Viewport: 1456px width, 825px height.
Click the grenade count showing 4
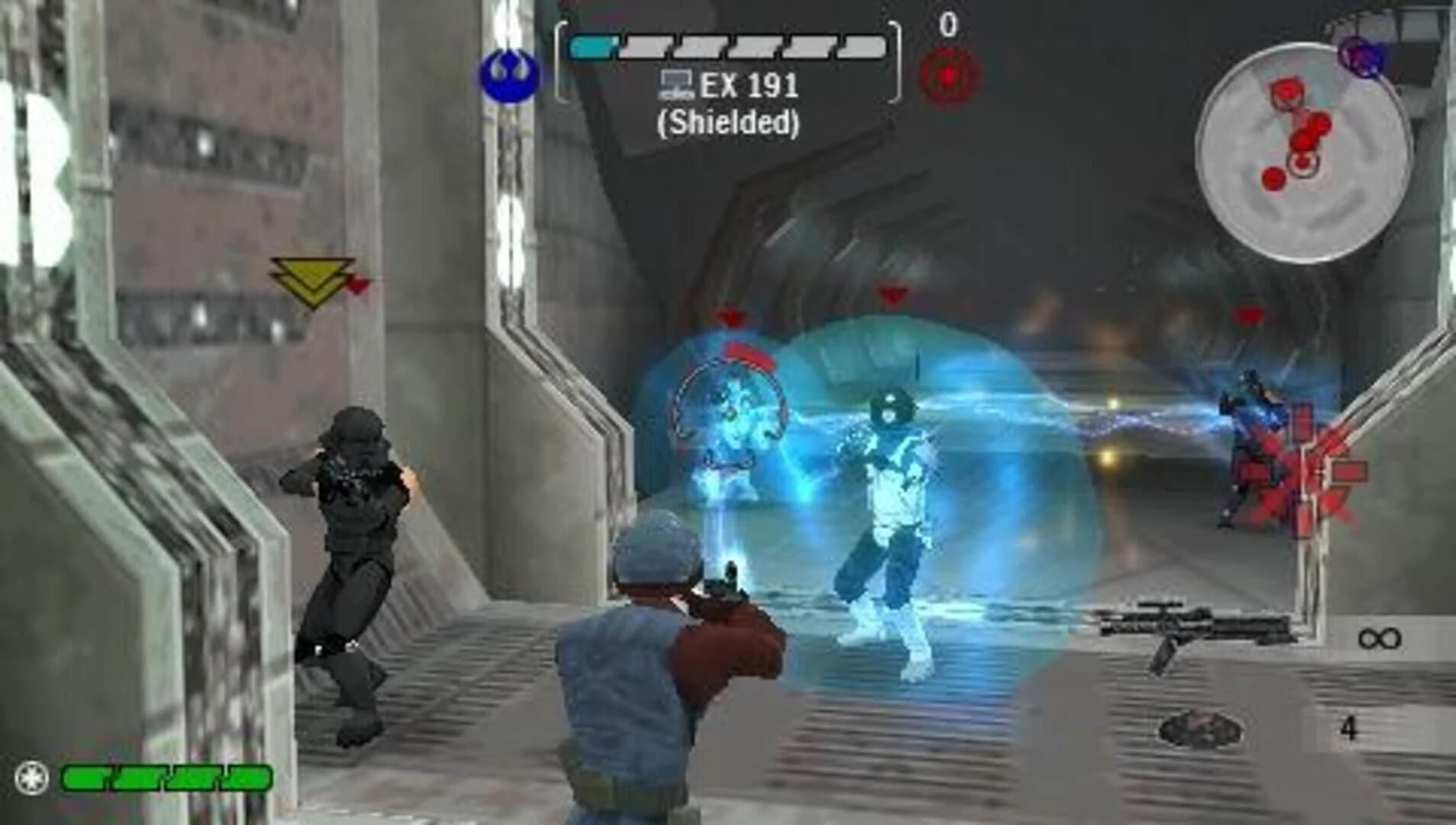pyautogui.click(x=1350, y=730)
